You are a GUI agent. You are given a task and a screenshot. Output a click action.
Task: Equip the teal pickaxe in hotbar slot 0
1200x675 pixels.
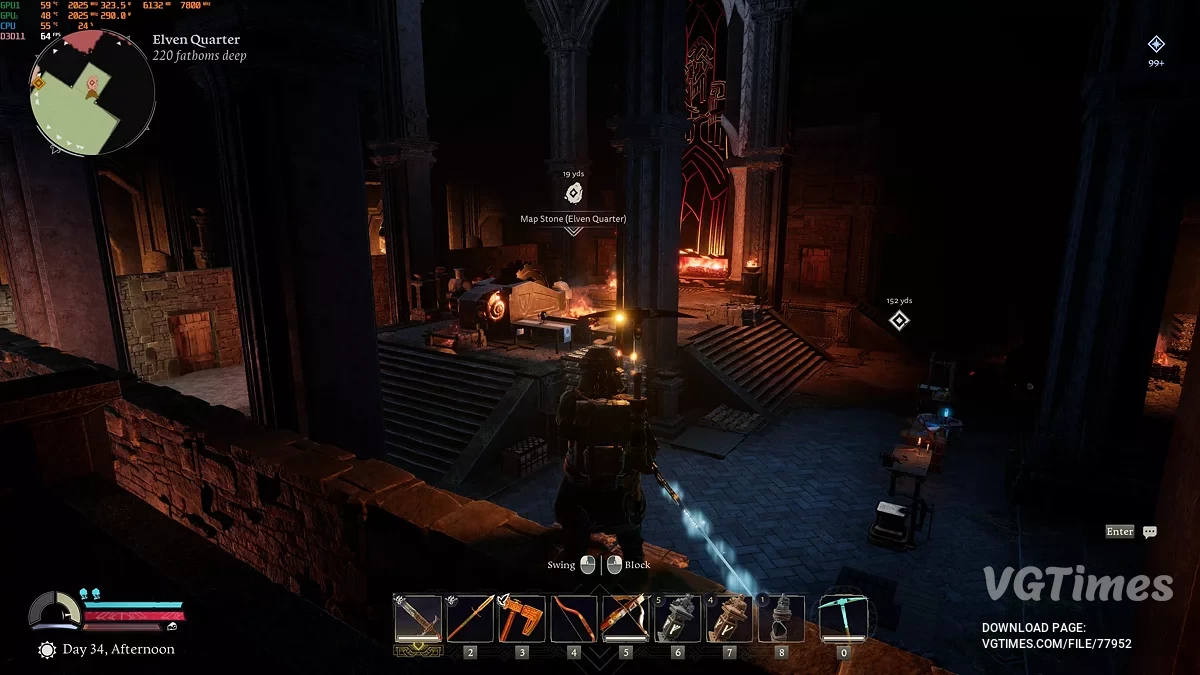[843, 618]
